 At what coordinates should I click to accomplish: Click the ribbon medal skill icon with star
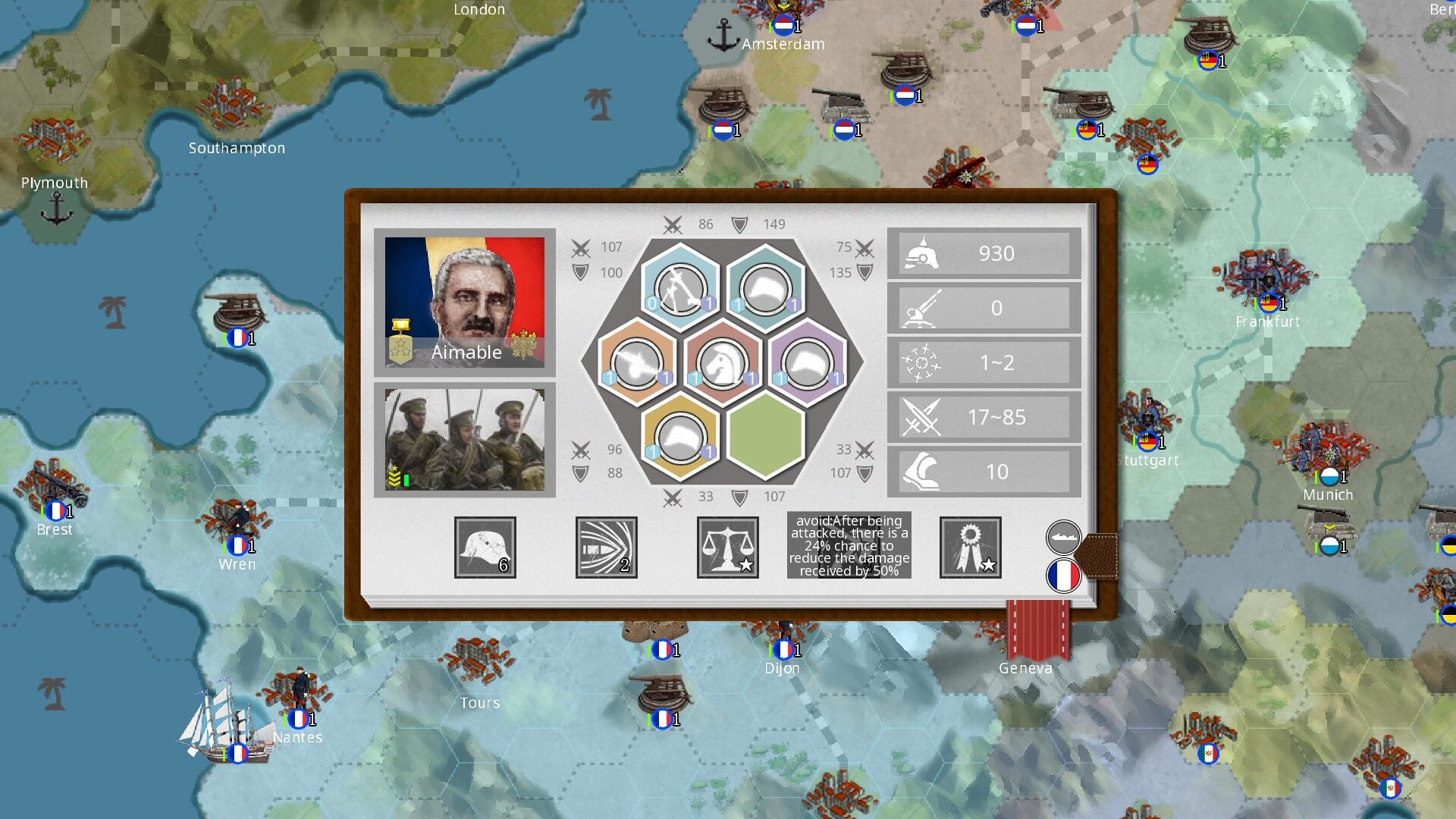point(970,547)
